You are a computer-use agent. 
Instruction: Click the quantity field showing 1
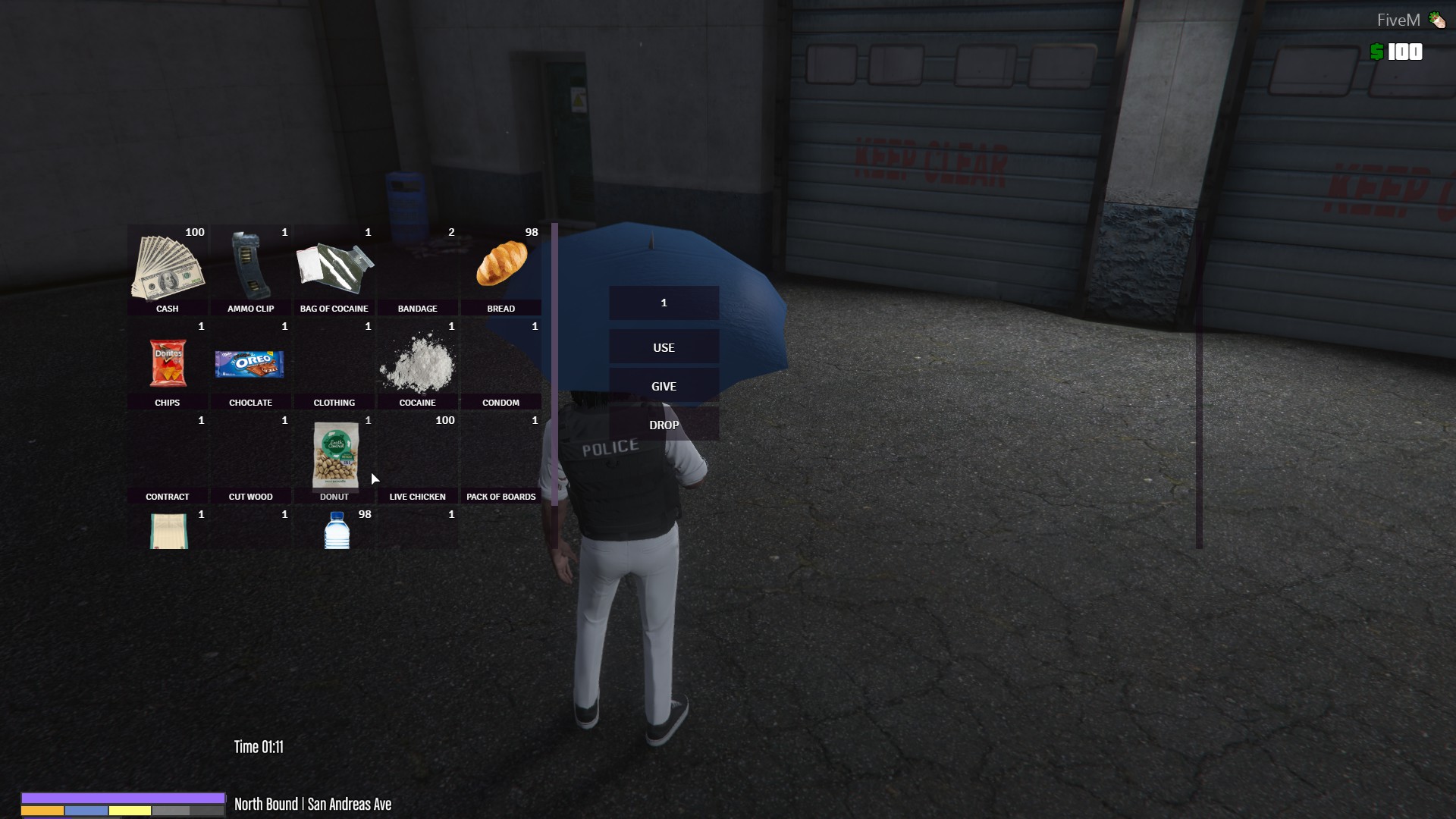[664, 302]
